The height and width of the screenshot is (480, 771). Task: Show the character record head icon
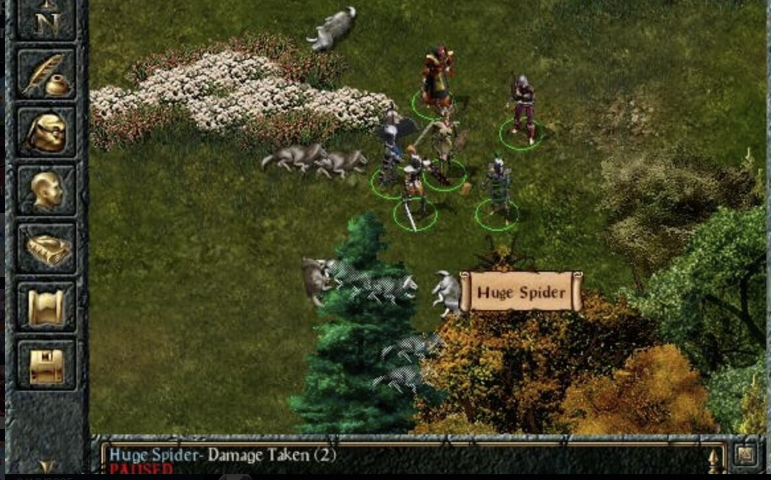tap(46, 190)
